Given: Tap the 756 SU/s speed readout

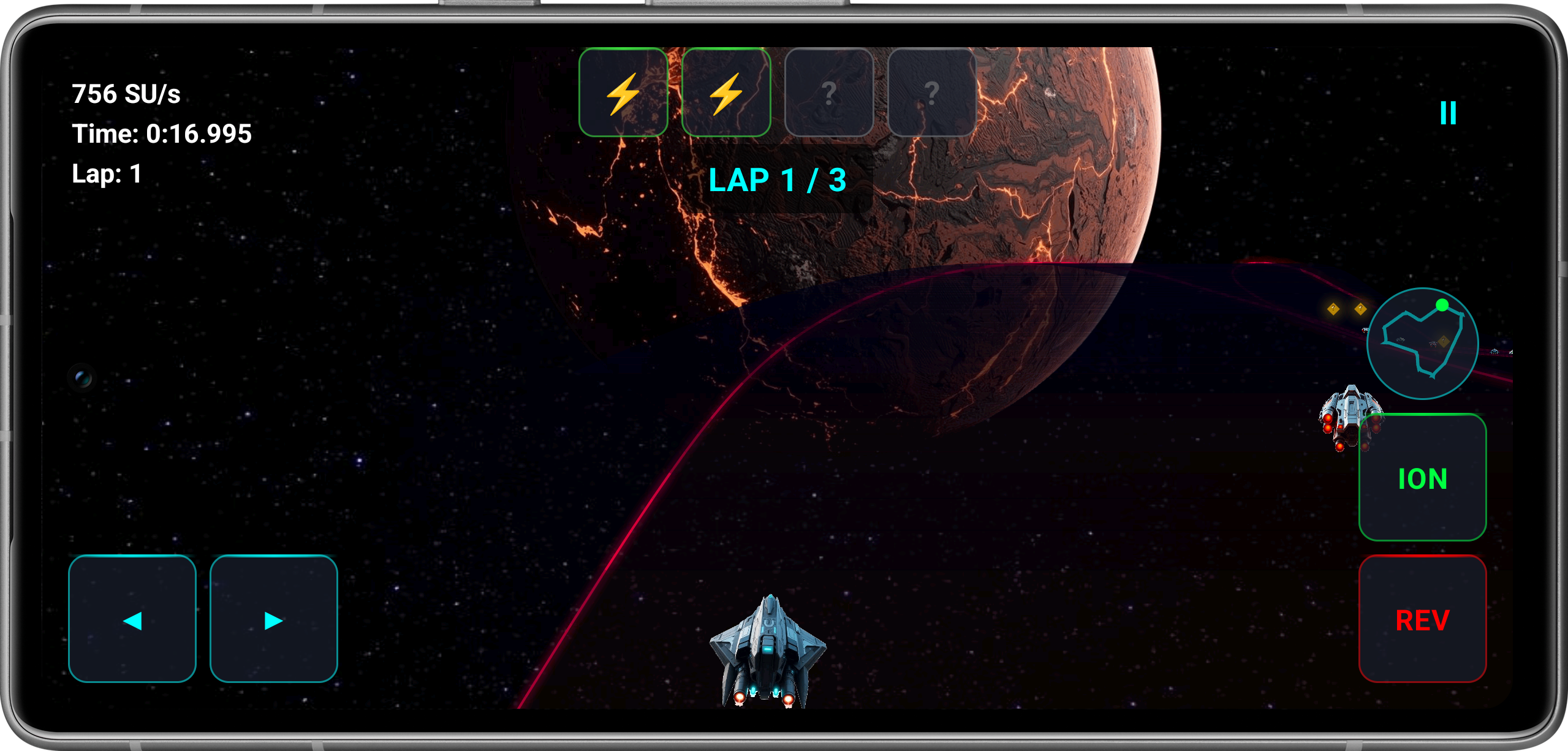Looking at the screenshot, I should 127,93.
